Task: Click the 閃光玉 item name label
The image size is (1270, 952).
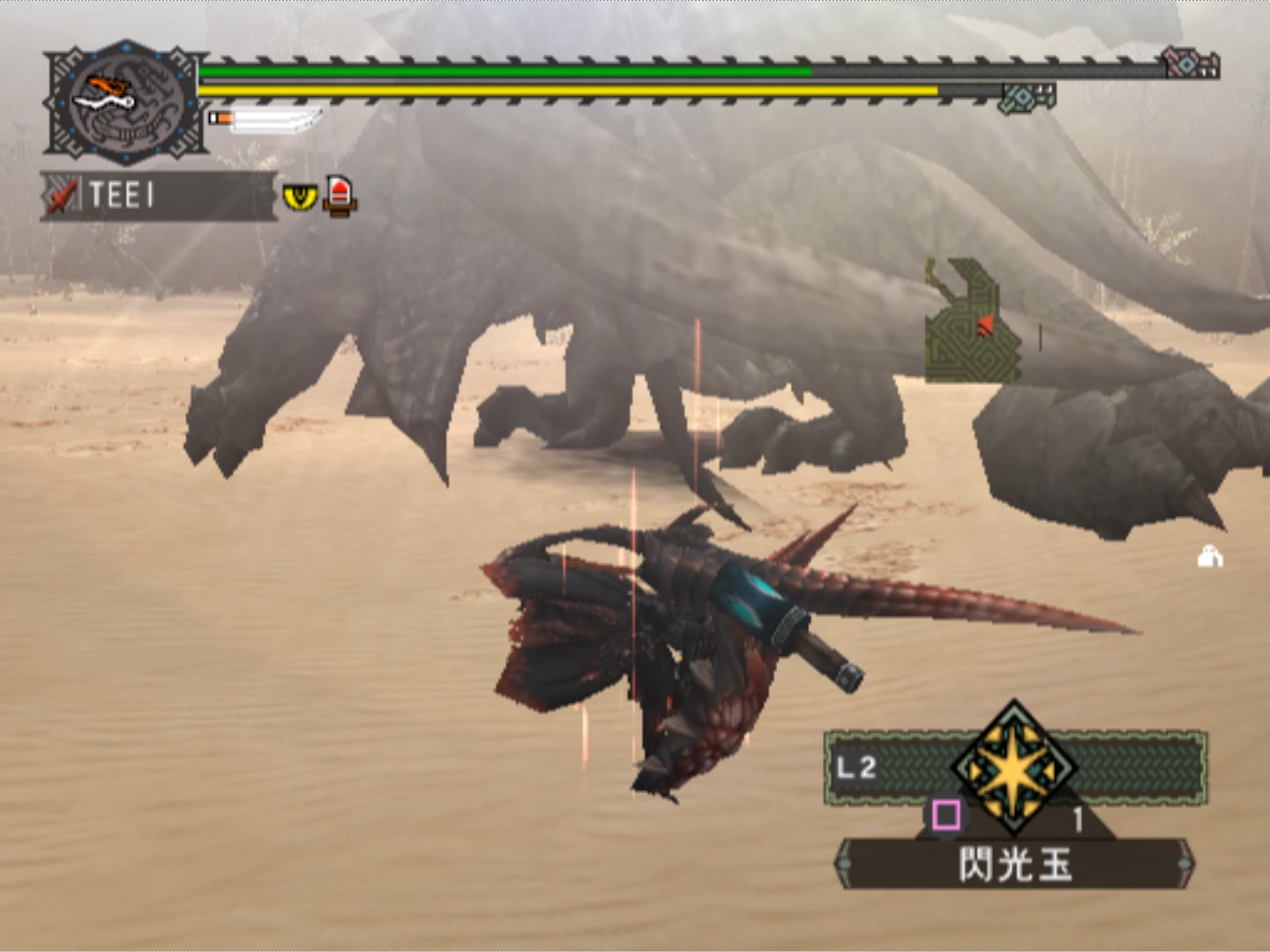Action: coord(1014,864)
